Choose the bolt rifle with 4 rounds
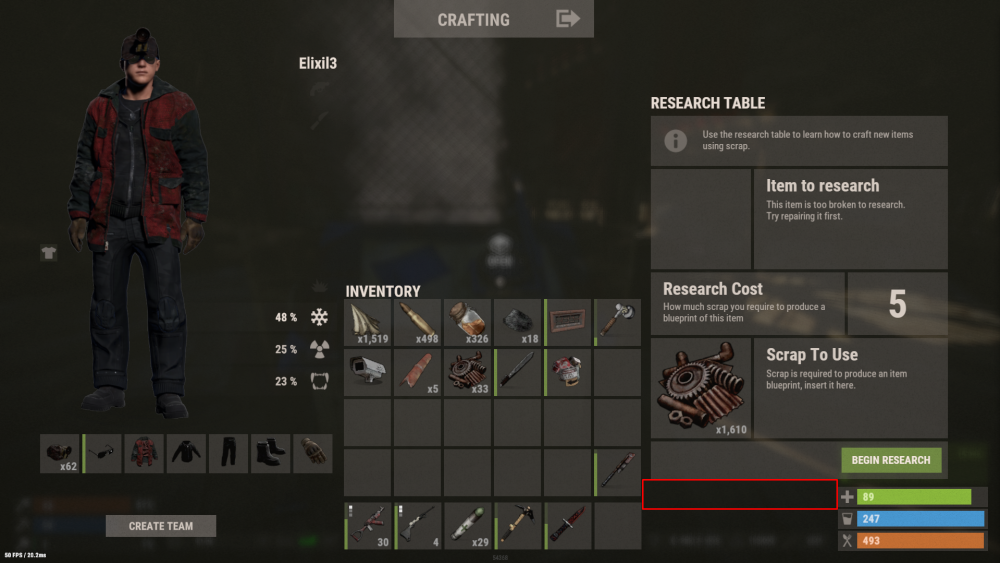 coord(418,526)
